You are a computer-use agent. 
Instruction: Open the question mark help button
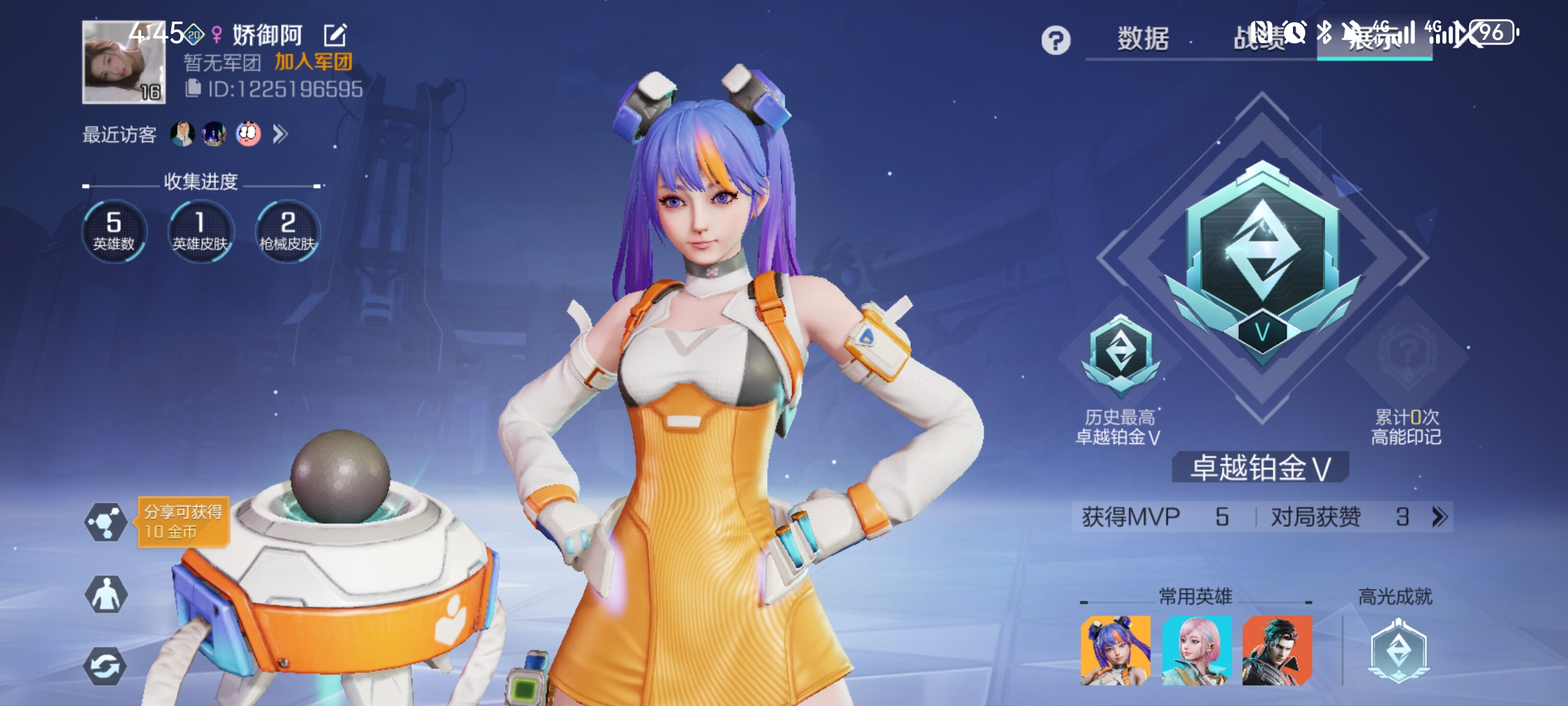[1056, 41]
